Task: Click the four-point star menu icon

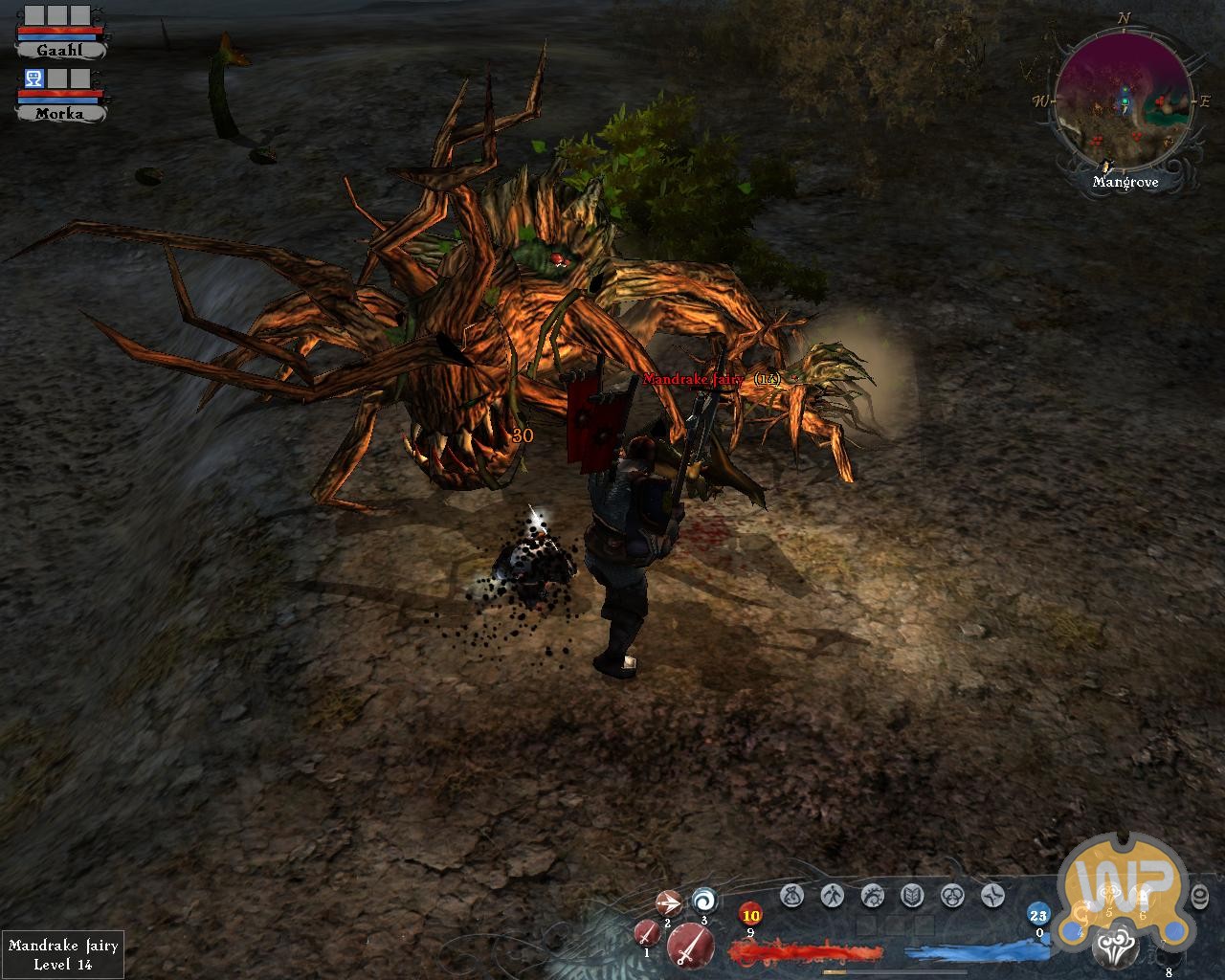Action: tap(992, 896)
